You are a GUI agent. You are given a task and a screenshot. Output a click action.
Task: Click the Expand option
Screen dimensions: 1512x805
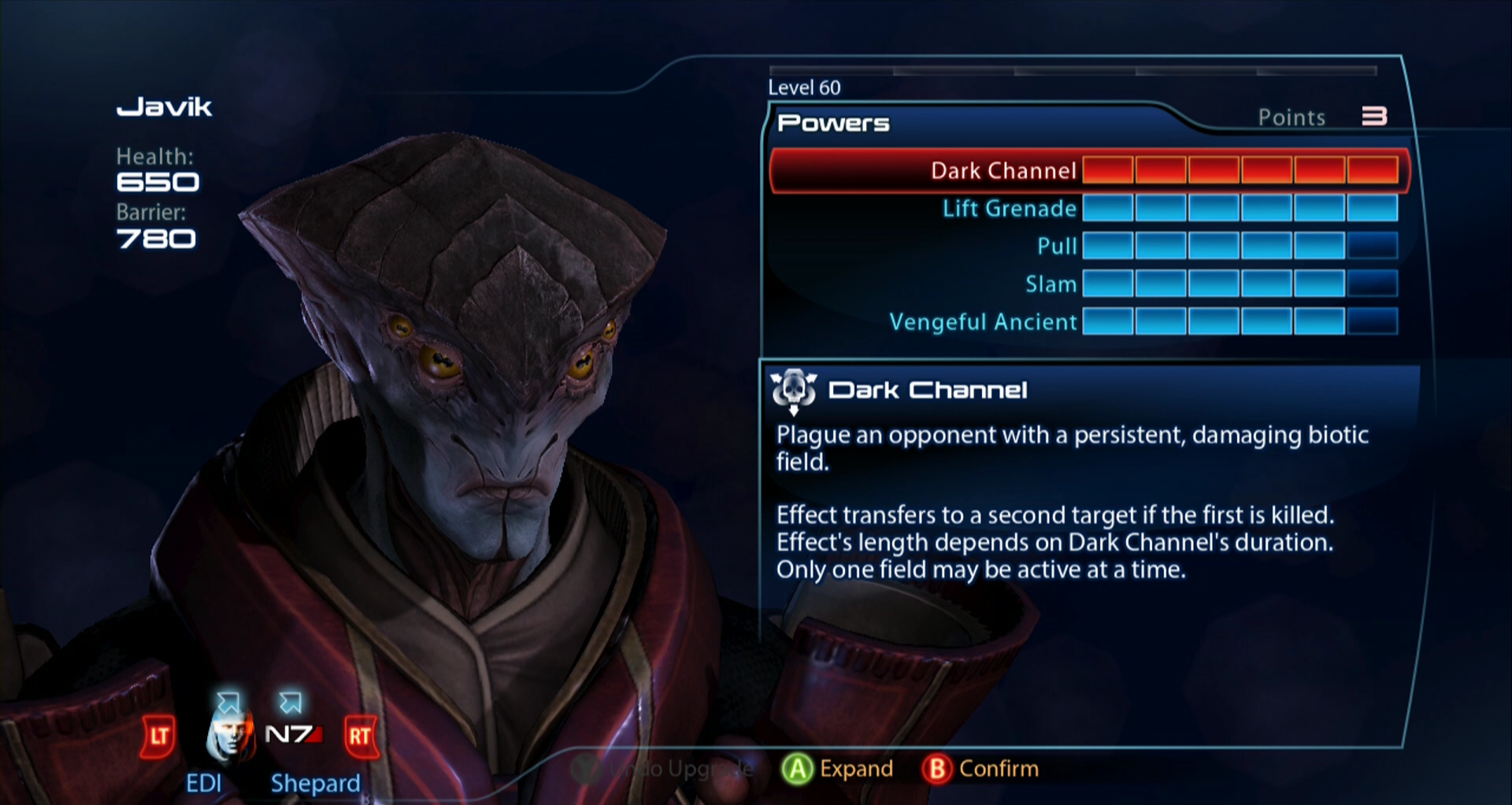pos(838,769)
